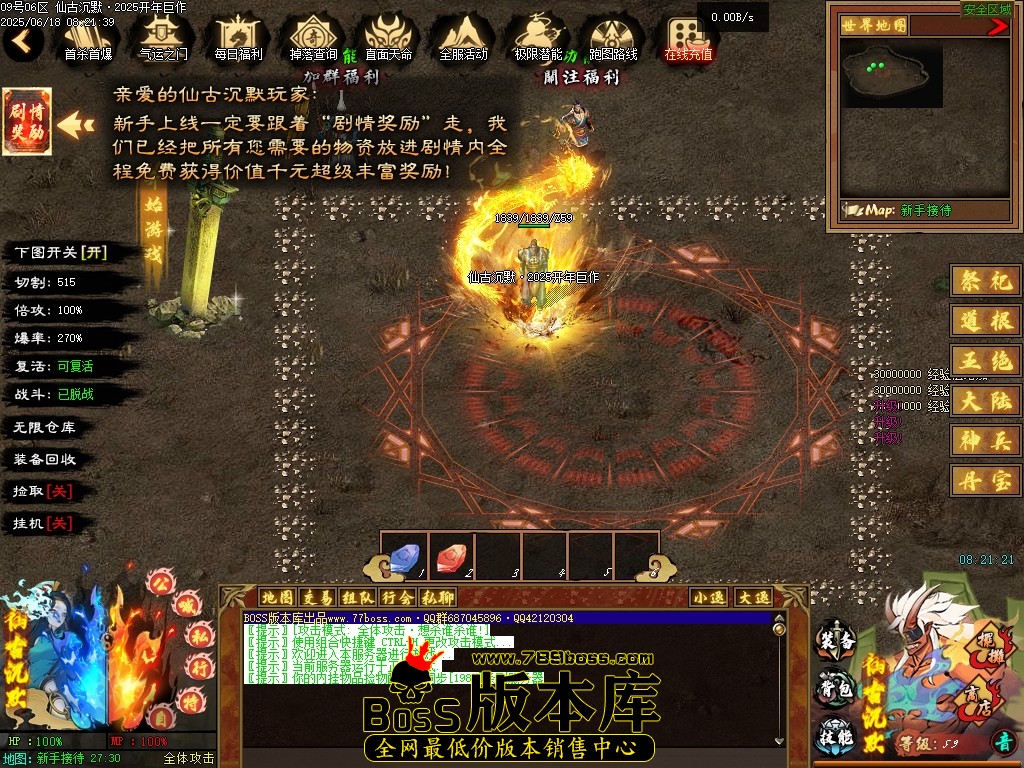1024x768 pixels.
Task: Select the blue crystal in hotbar slot 1
Action: click(x=404, y=556)
